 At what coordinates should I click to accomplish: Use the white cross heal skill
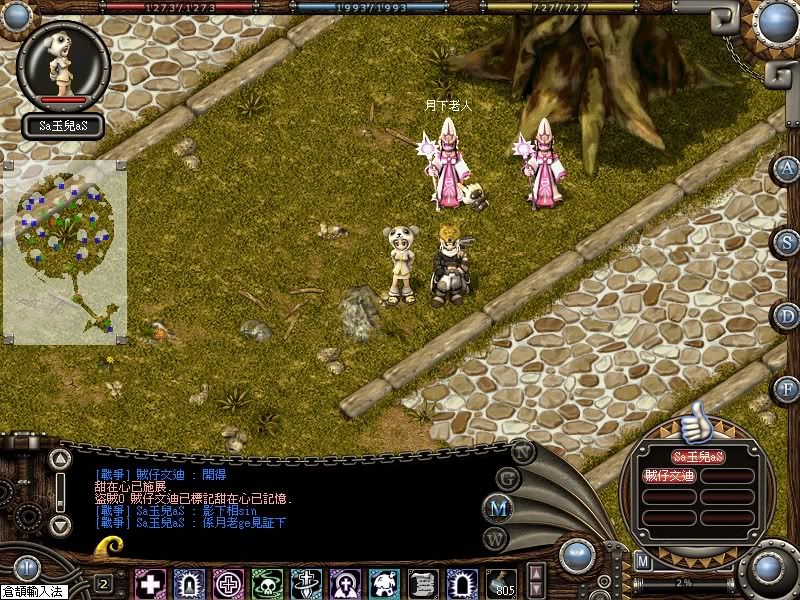(151, 582)
